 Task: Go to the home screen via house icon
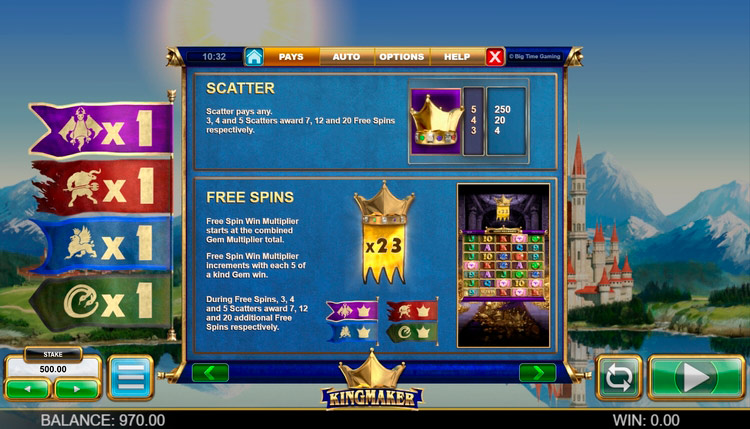coord(254,57)
